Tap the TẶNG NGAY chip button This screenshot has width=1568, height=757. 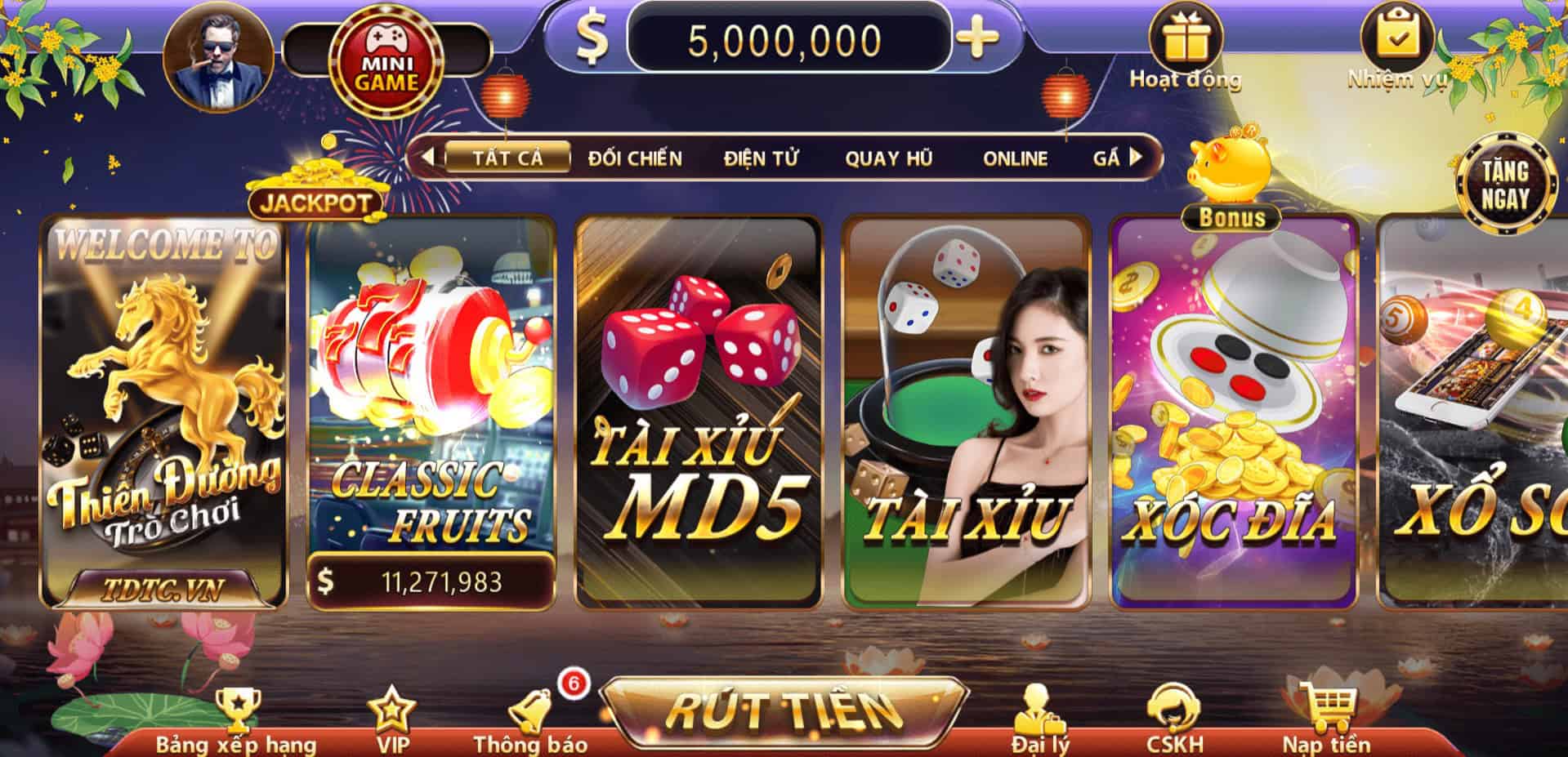tap(1505, 185)
